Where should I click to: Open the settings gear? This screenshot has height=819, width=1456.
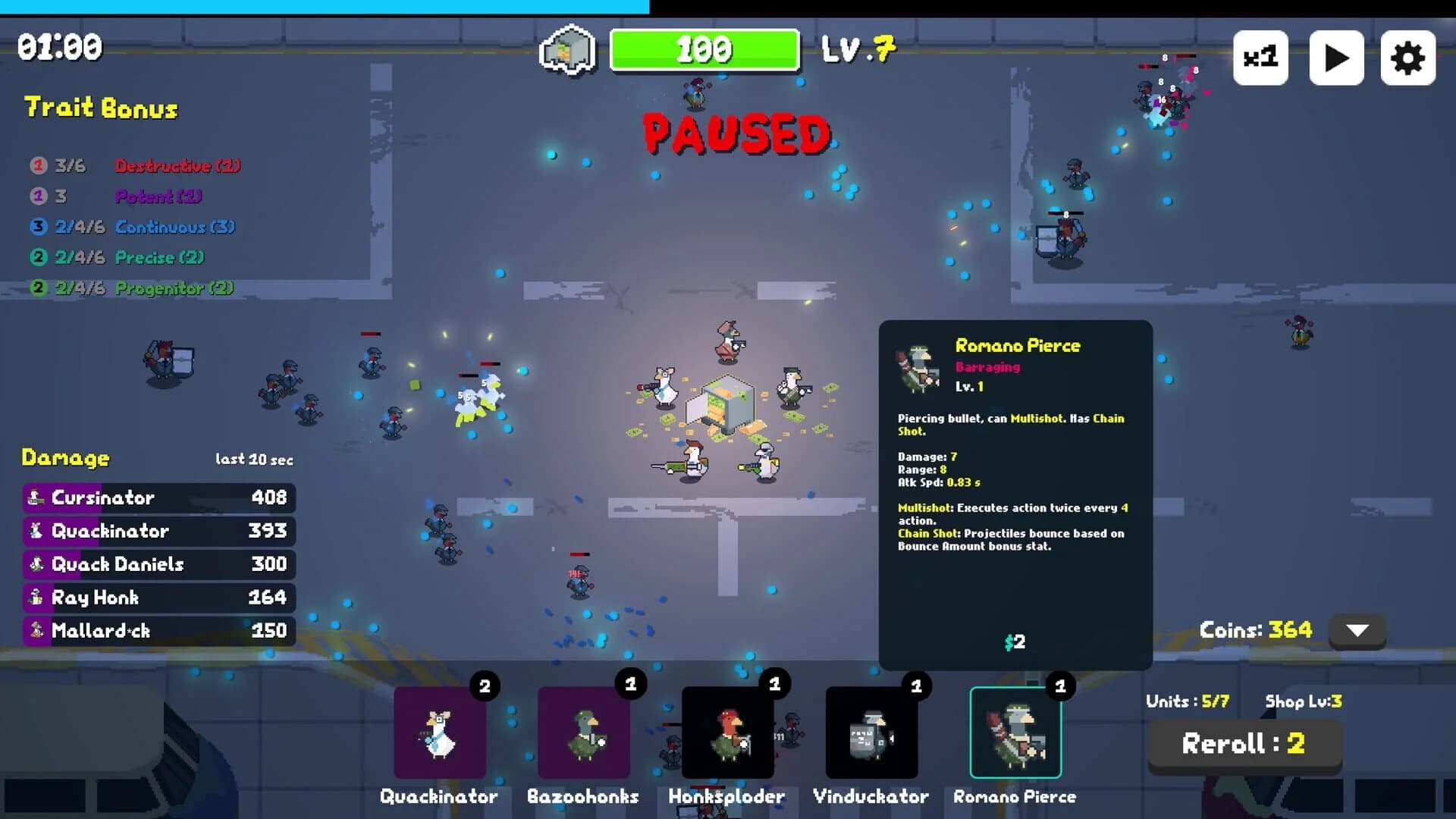1409,57
